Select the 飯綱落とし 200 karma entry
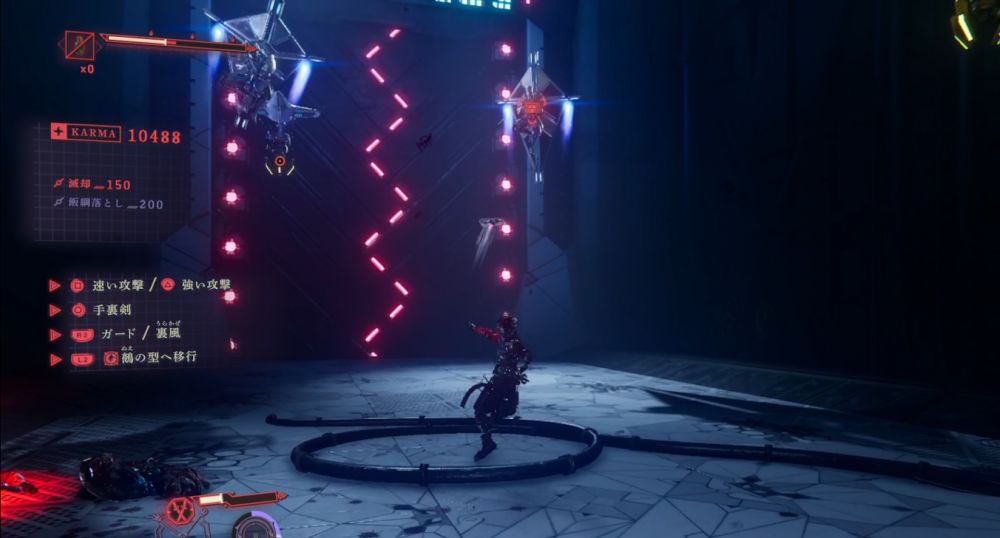 (110, 204)
